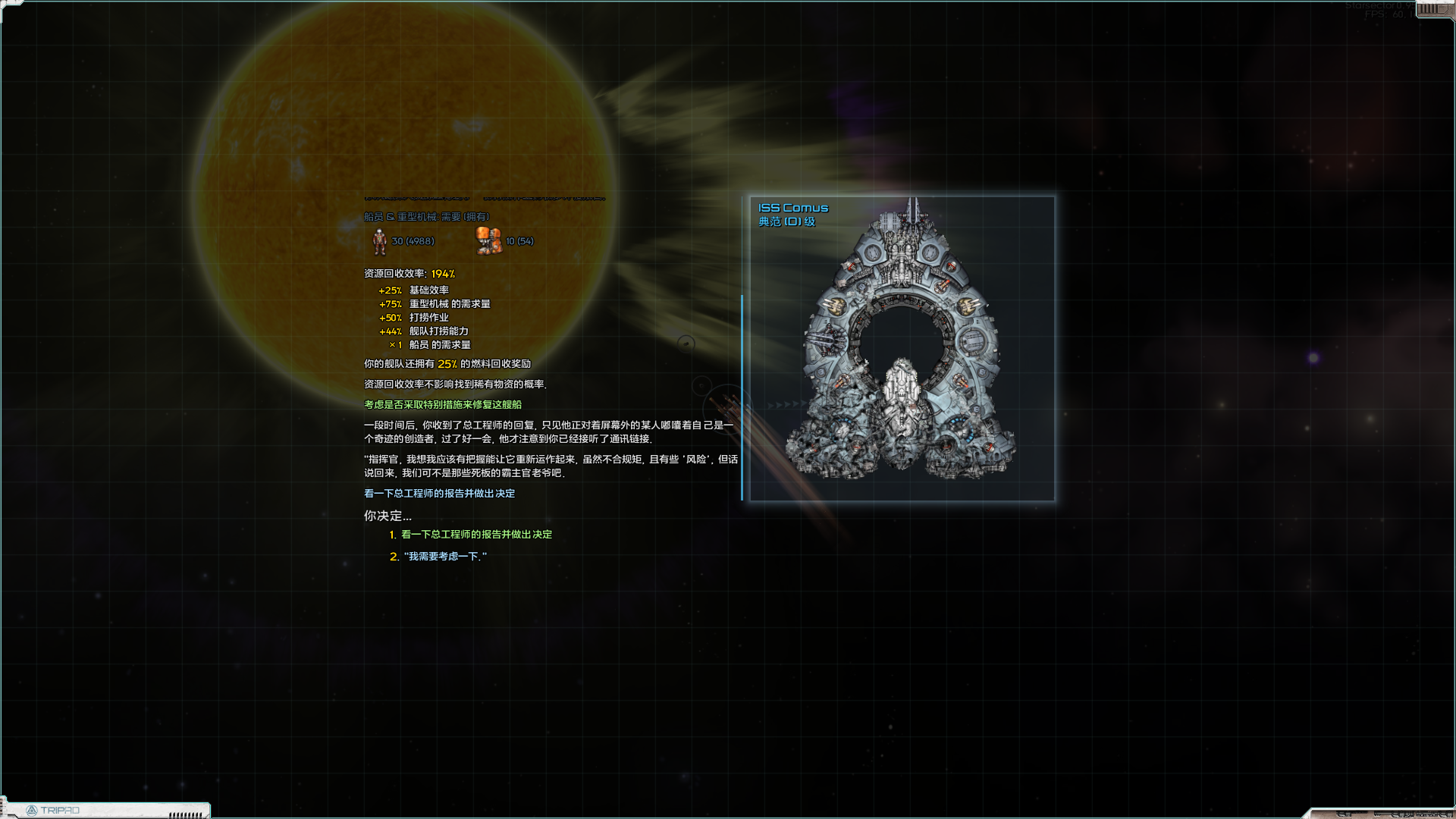The height and width of the screenshot is (819, 1456).
Task: Click the TRIPAD triangle logo
Action: [x=33, y=810]
